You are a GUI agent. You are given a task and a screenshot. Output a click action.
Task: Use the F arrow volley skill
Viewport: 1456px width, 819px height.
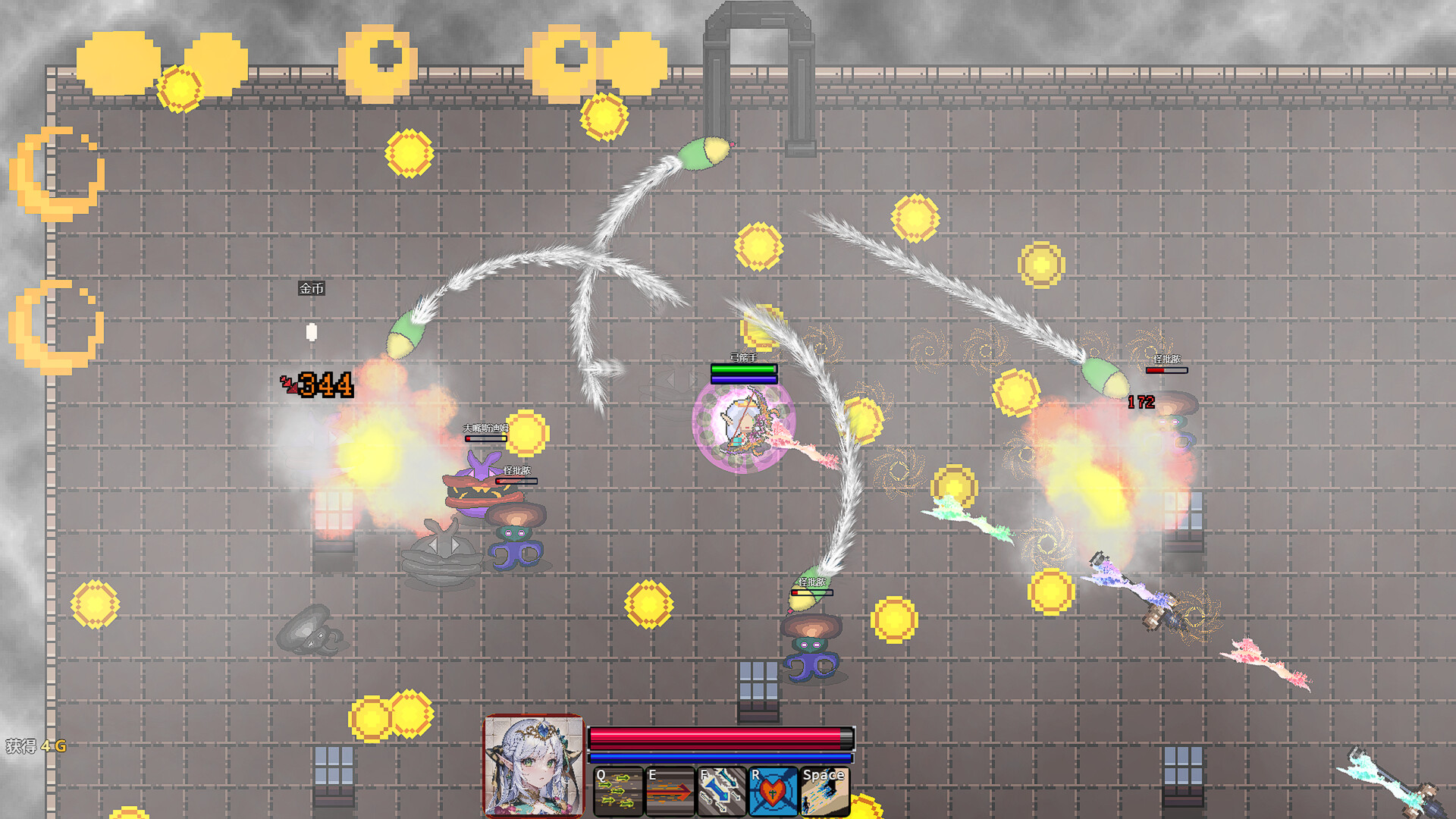point(720,790)
